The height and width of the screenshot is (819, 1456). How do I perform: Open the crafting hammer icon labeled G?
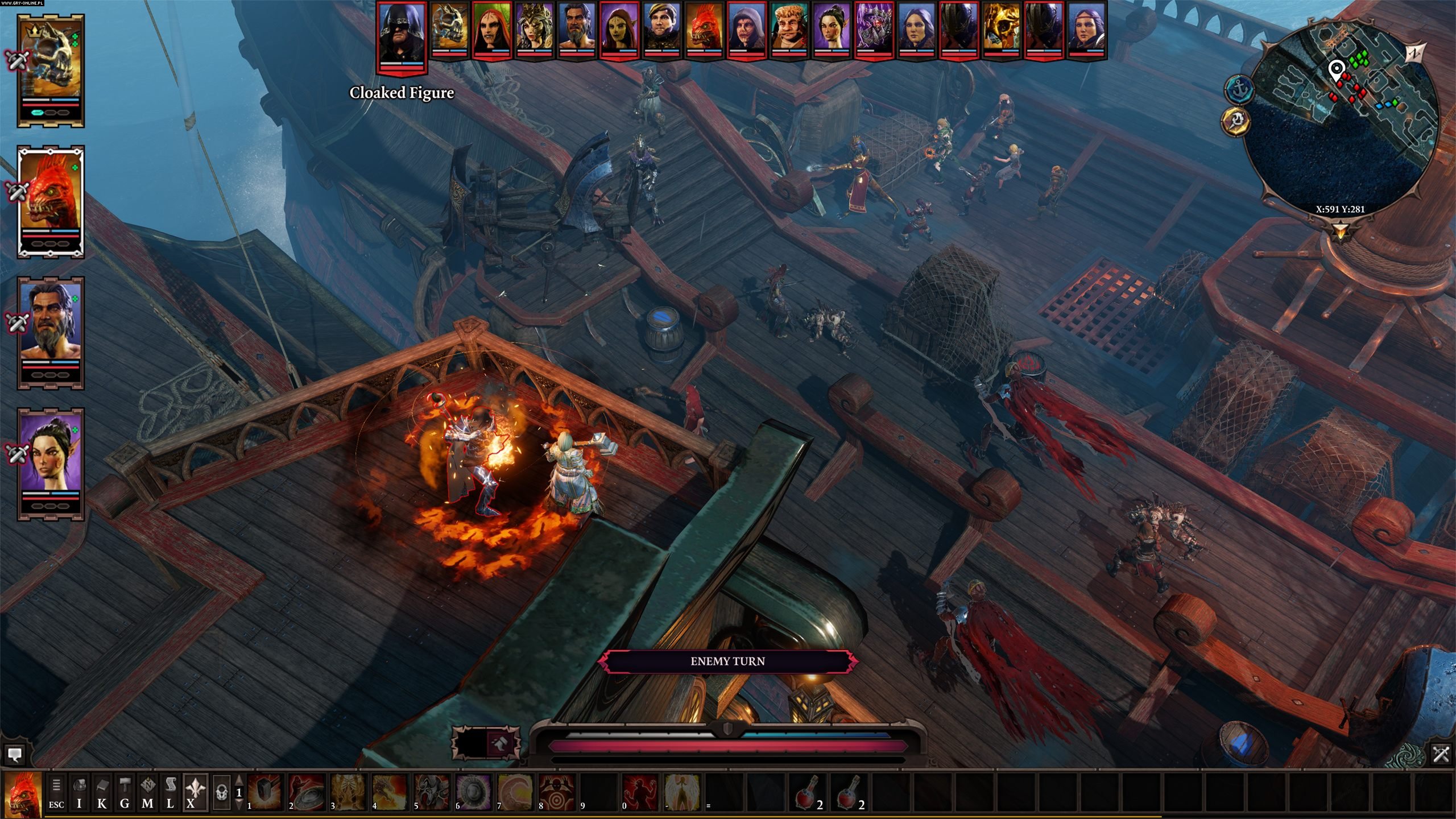[x=125, y=784]
